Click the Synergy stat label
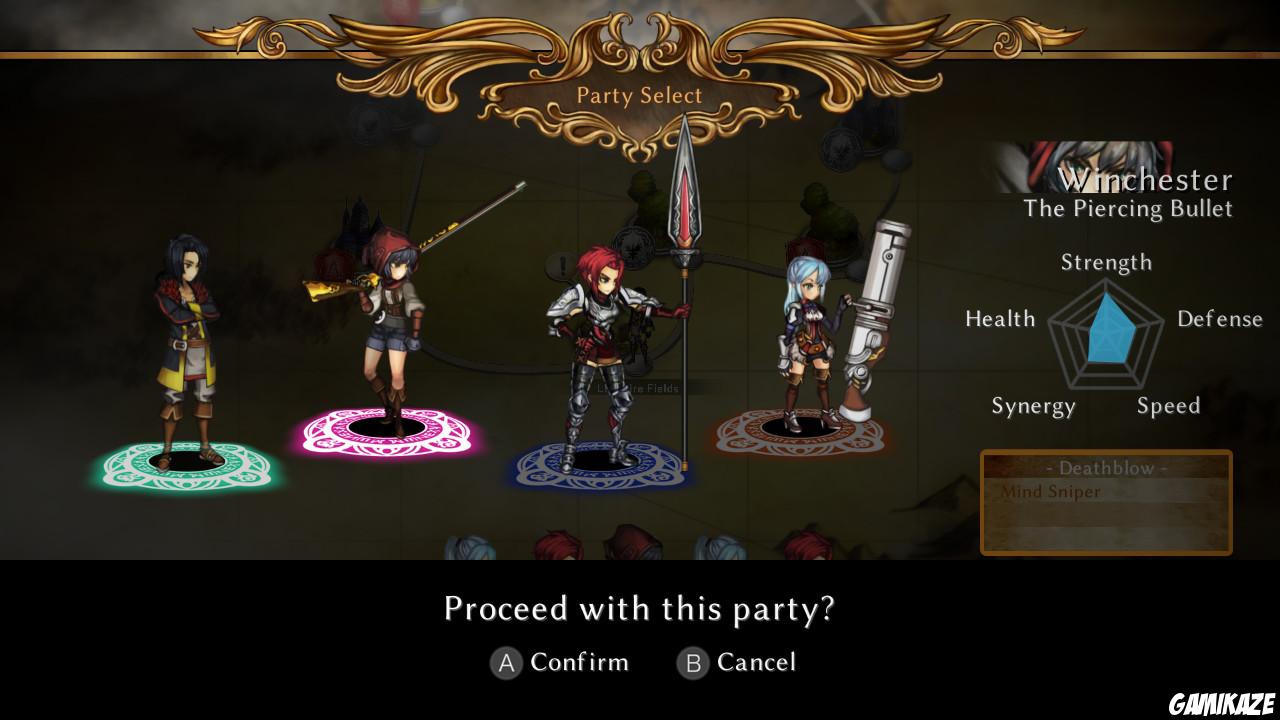 click(1034, 406)
